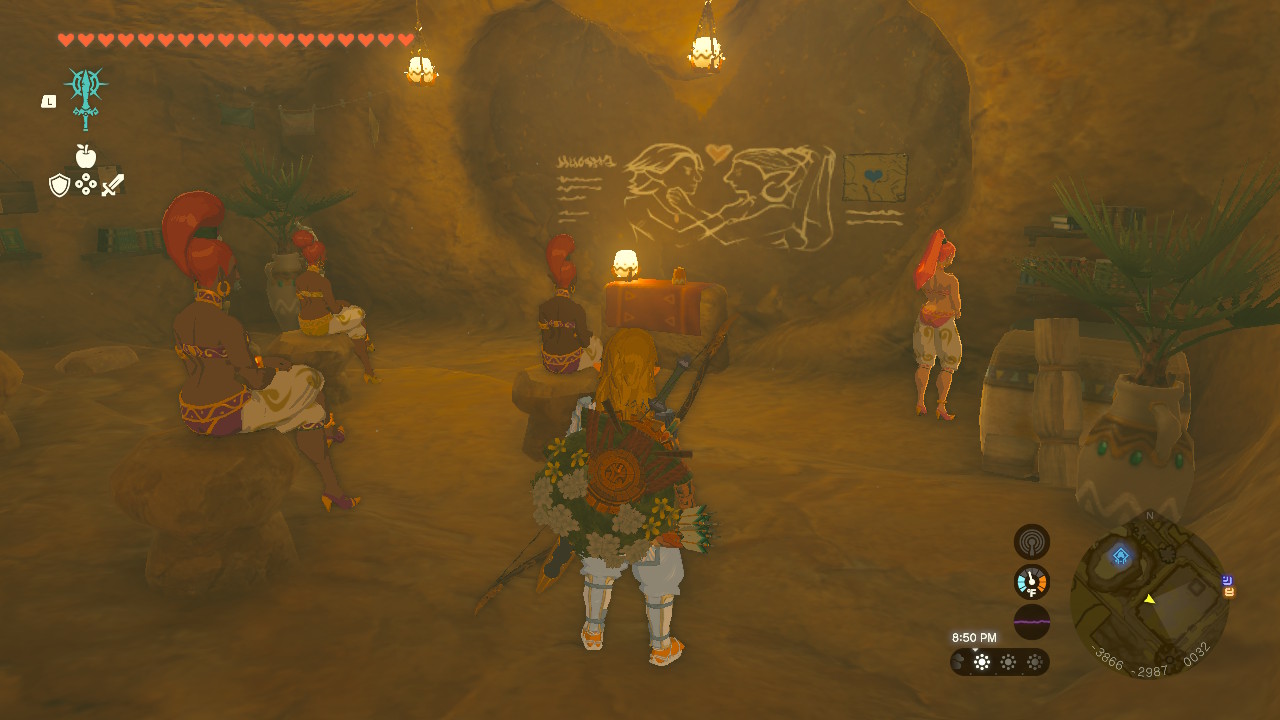Click the apple food icon in the HUD

click(85, 155)
